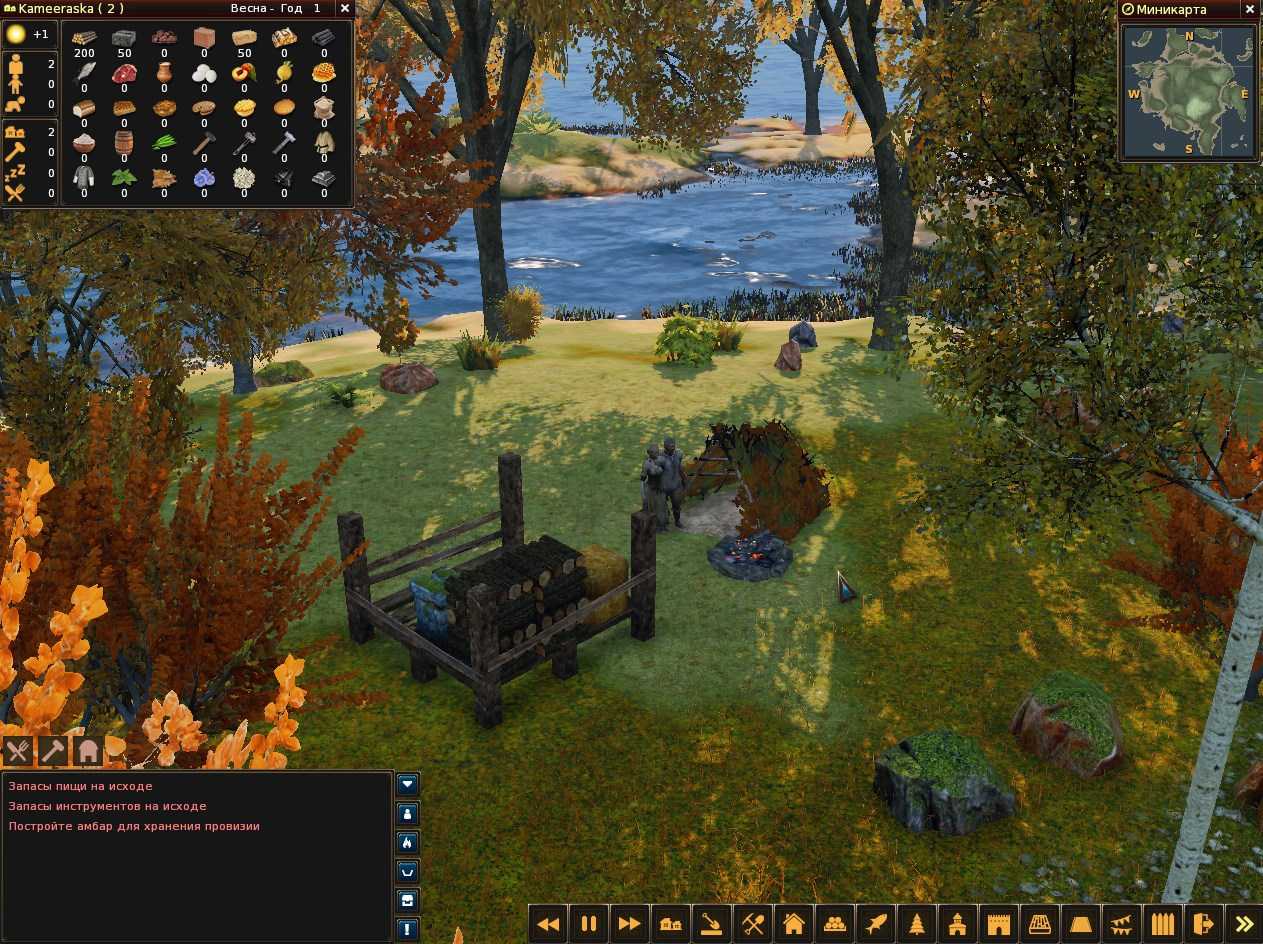Open the pickaxe and shovel build menu
Screen dimensions: 1263x944
tap(752, 924)
